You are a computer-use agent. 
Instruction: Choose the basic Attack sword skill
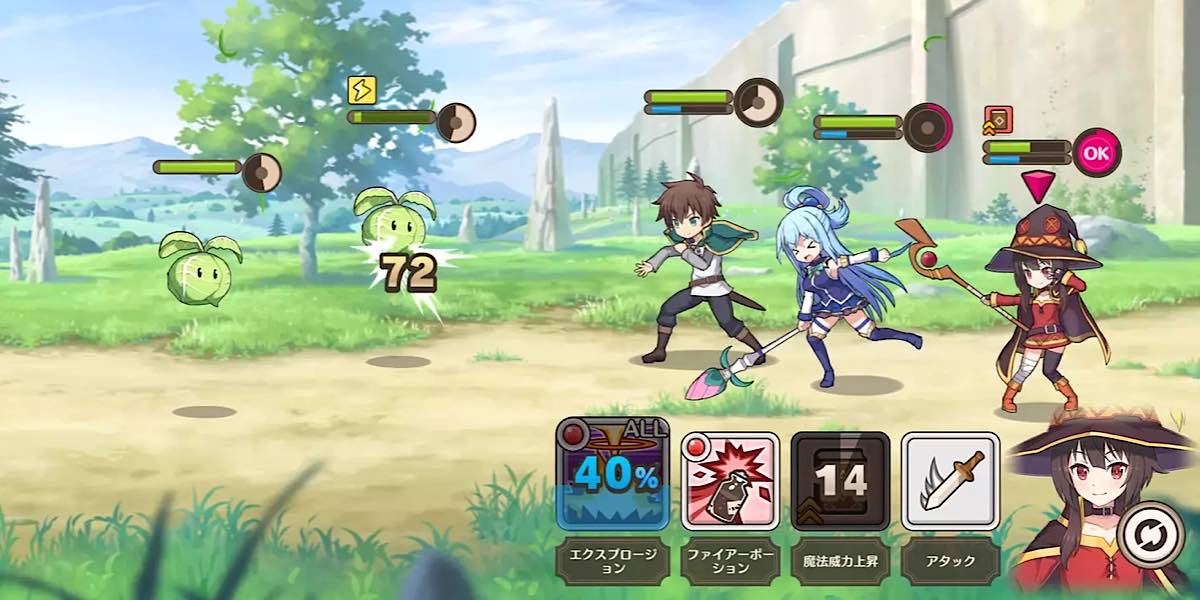(x=949, y=481)
